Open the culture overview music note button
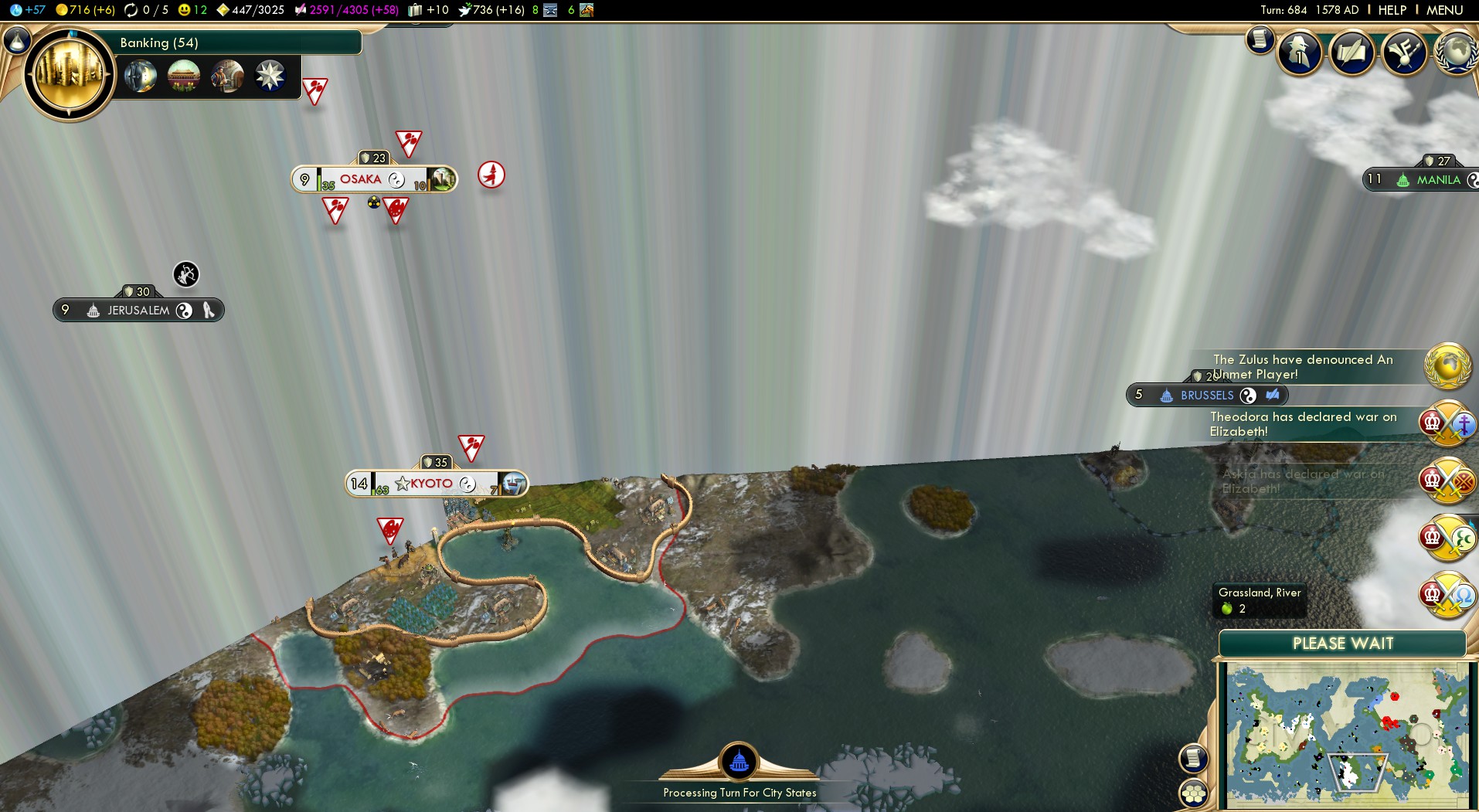 point(1403,53)
